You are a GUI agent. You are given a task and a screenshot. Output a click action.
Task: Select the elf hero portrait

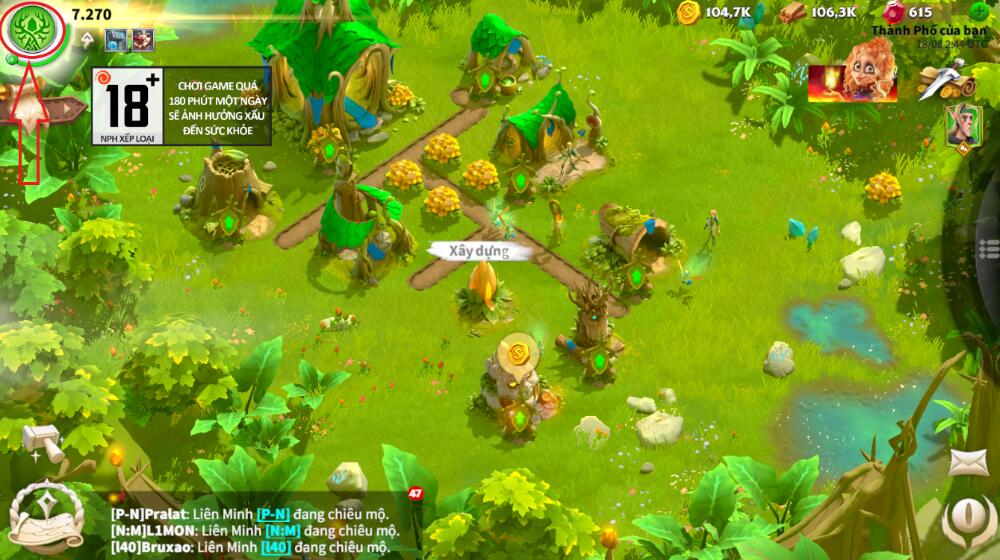961,126
